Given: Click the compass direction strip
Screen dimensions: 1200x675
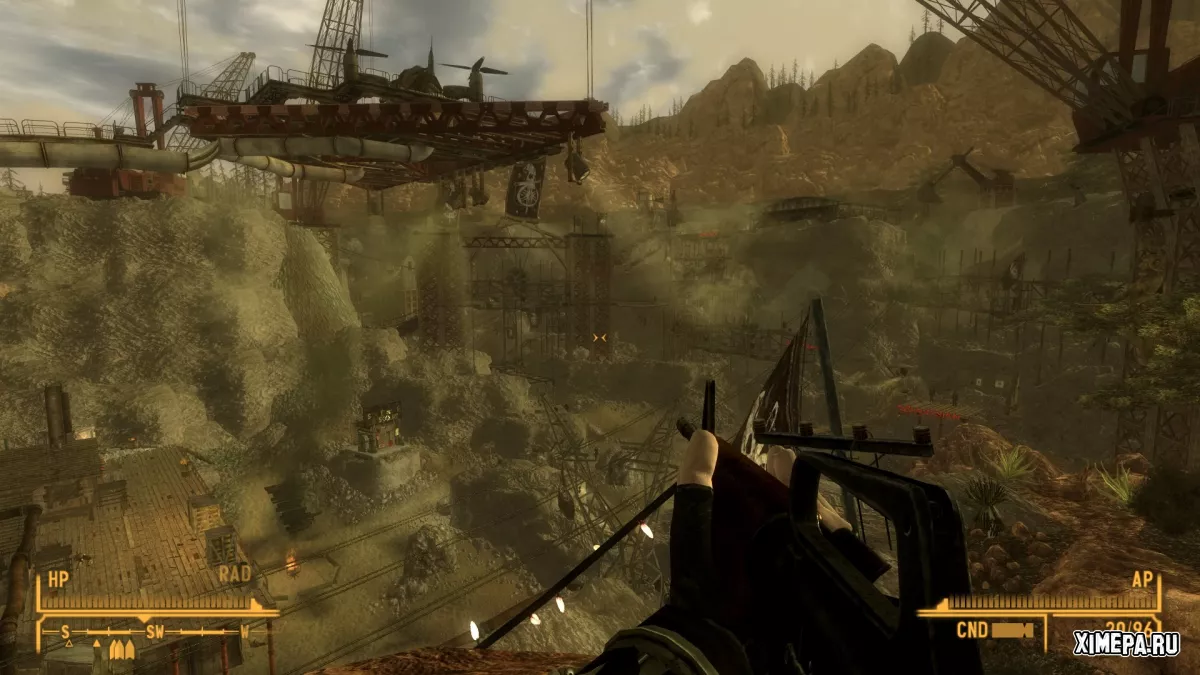Looking at the screenshot, I should click(156, 632).
